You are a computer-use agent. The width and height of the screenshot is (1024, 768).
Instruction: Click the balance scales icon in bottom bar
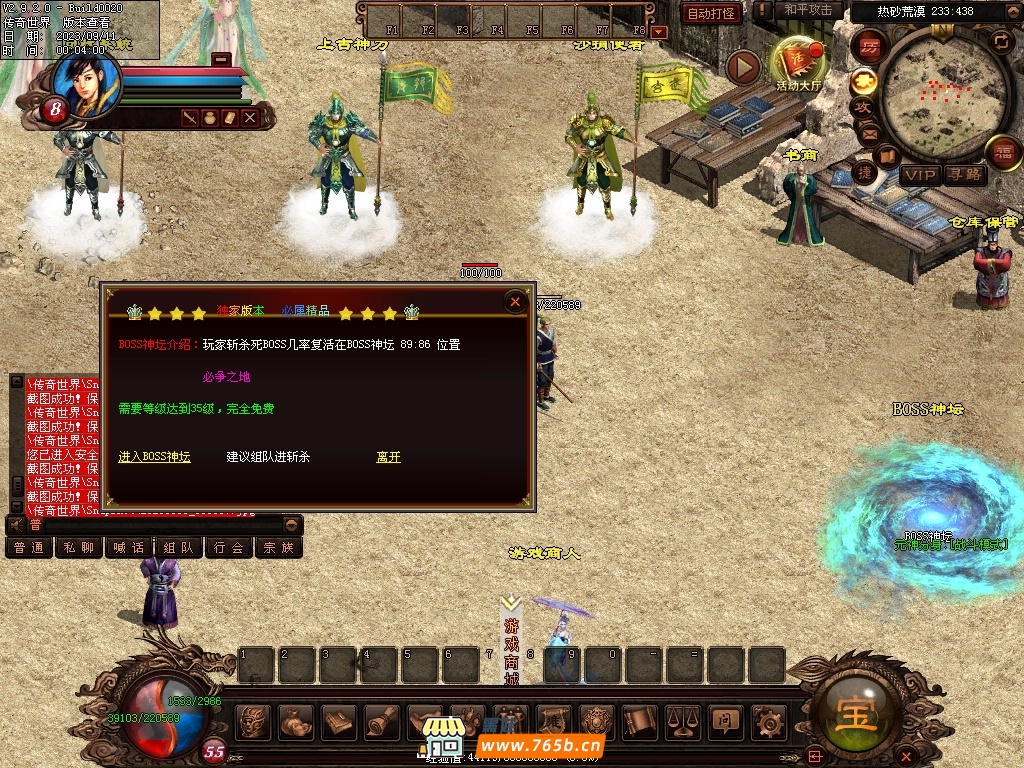click(683, 720)
